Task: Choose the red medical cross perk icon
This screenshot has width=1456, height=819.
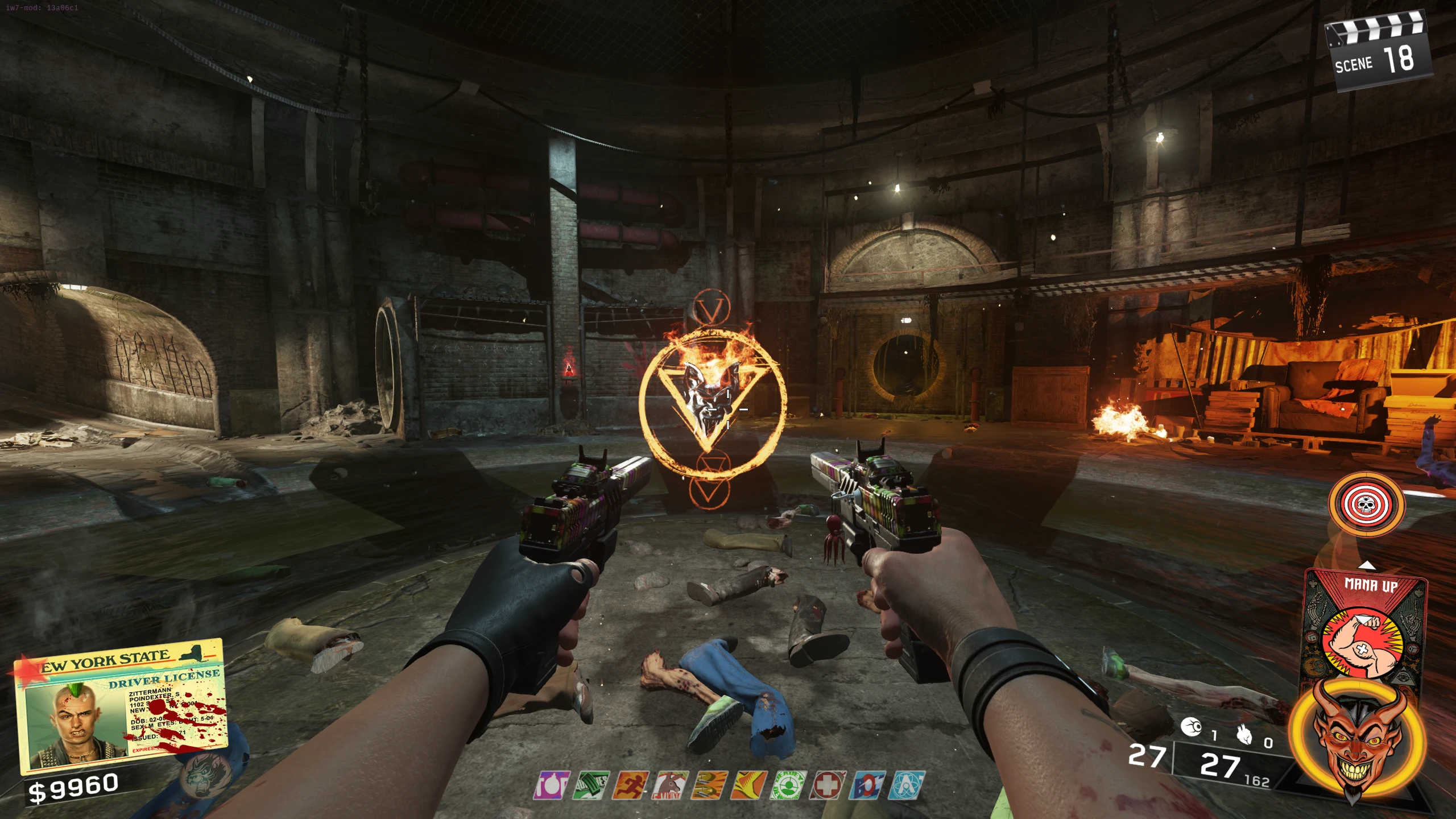Action: [829, 785]
